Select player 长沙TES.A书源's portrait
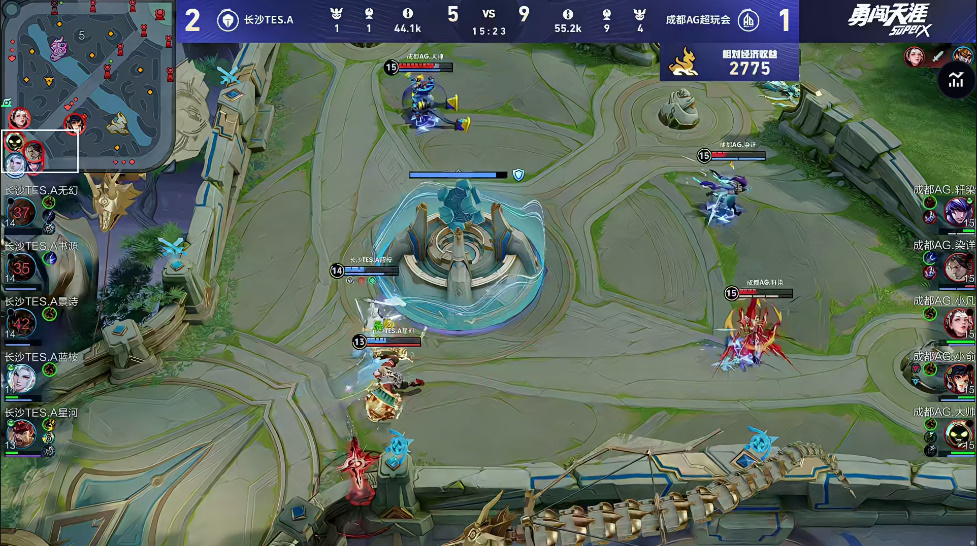 point(22,266)
